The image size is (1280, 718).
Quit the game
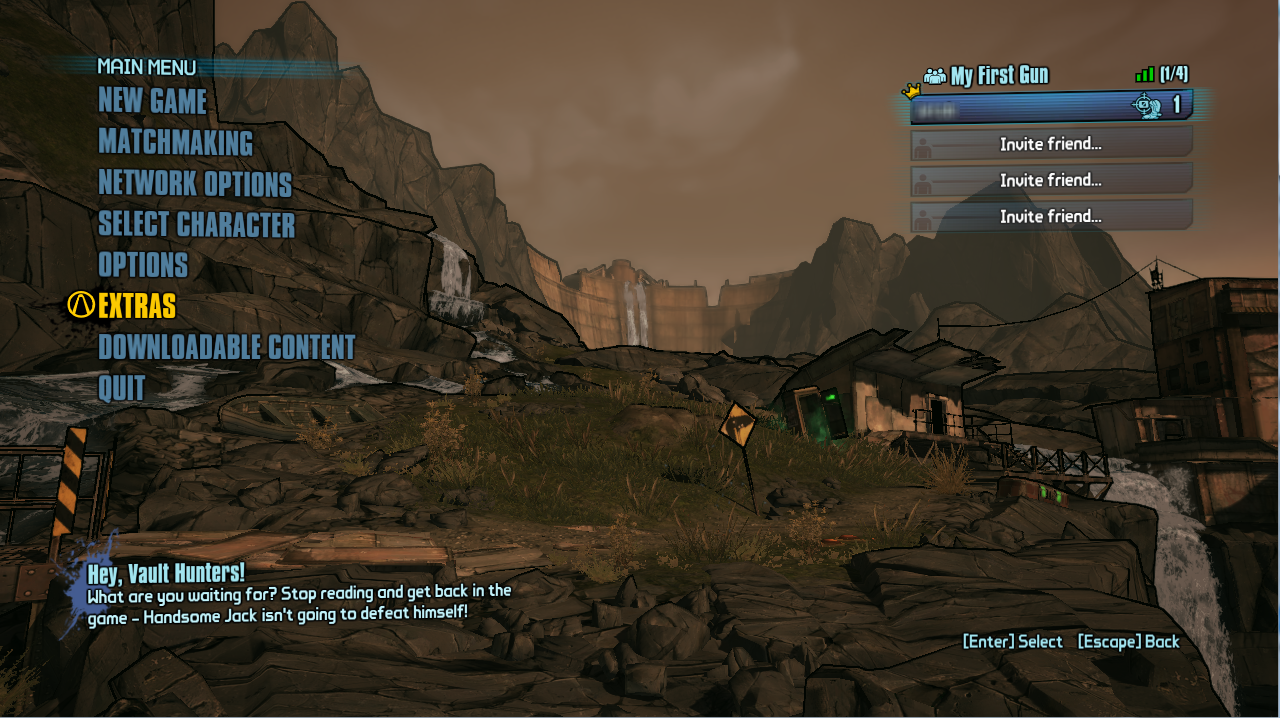122,388
